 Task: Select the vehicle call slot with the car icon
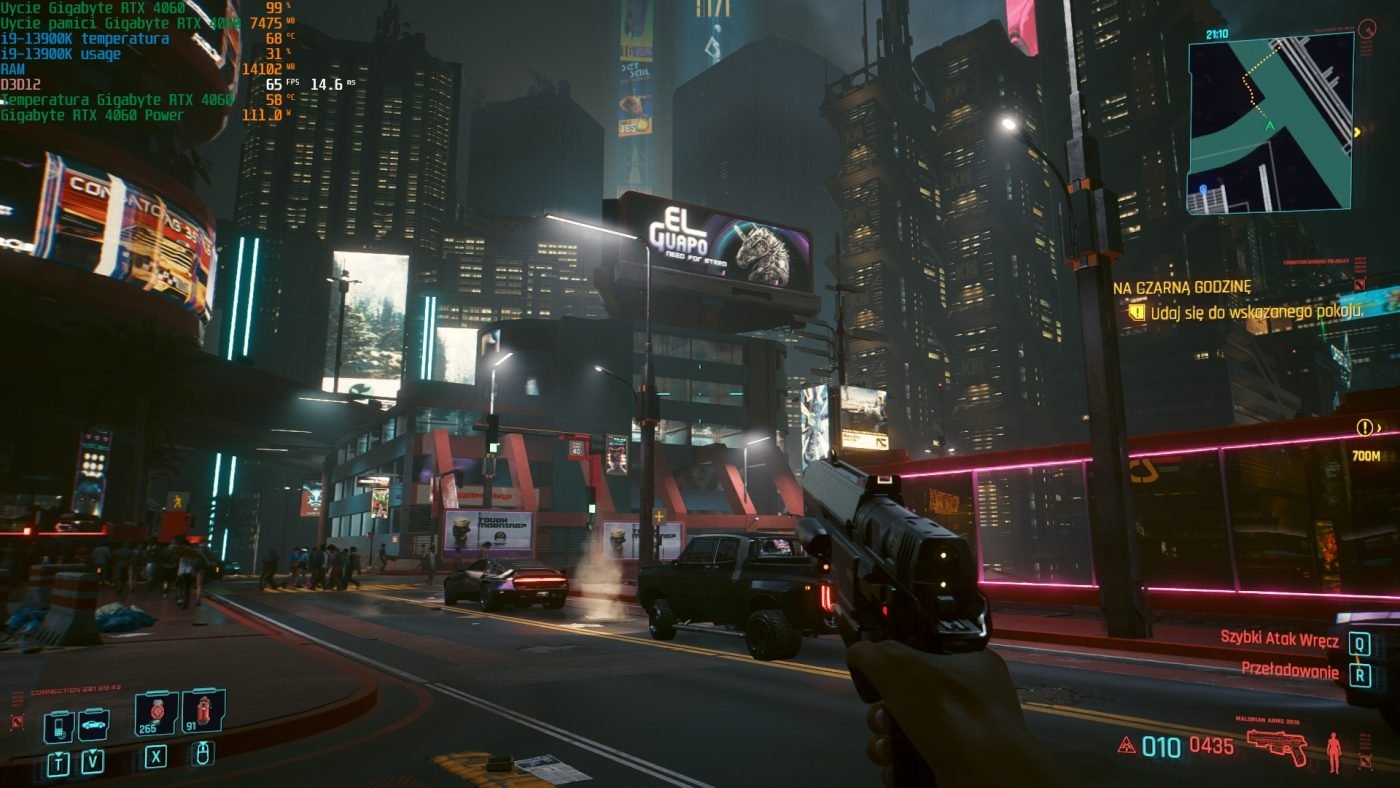click(x=94, y=725)
